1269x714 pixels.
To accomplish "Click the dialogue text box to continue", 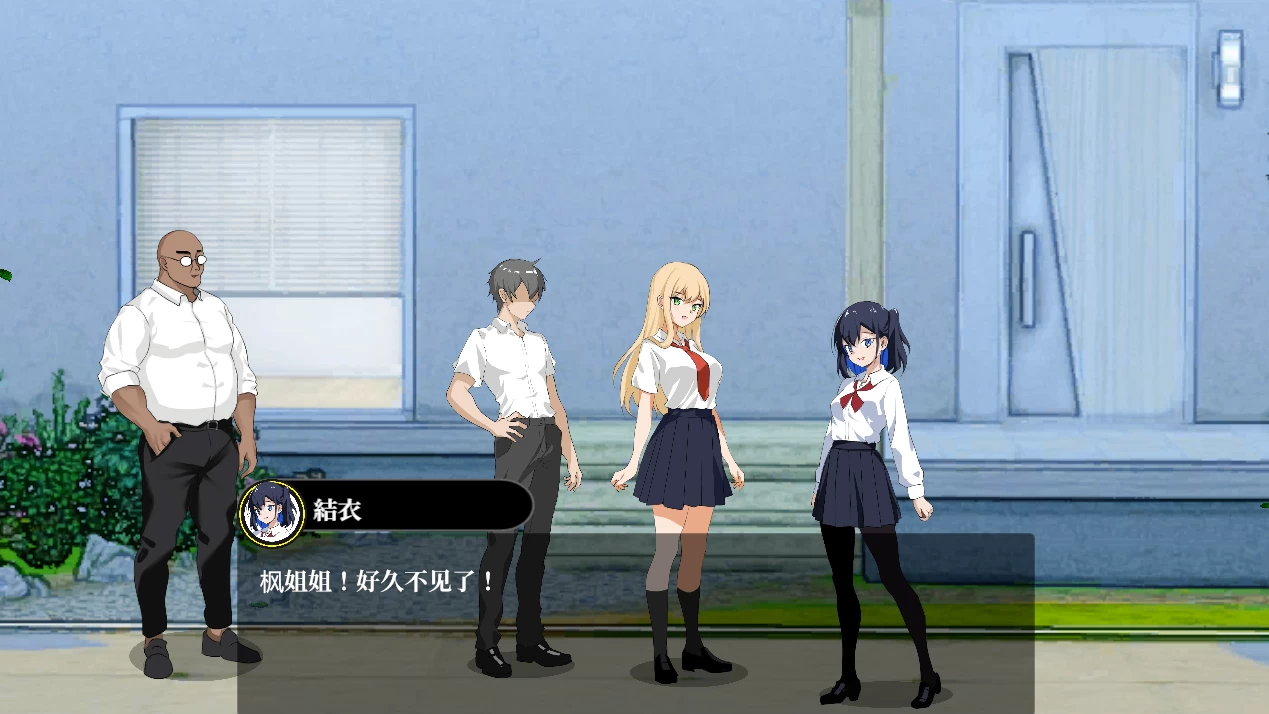I will [635, 622].
